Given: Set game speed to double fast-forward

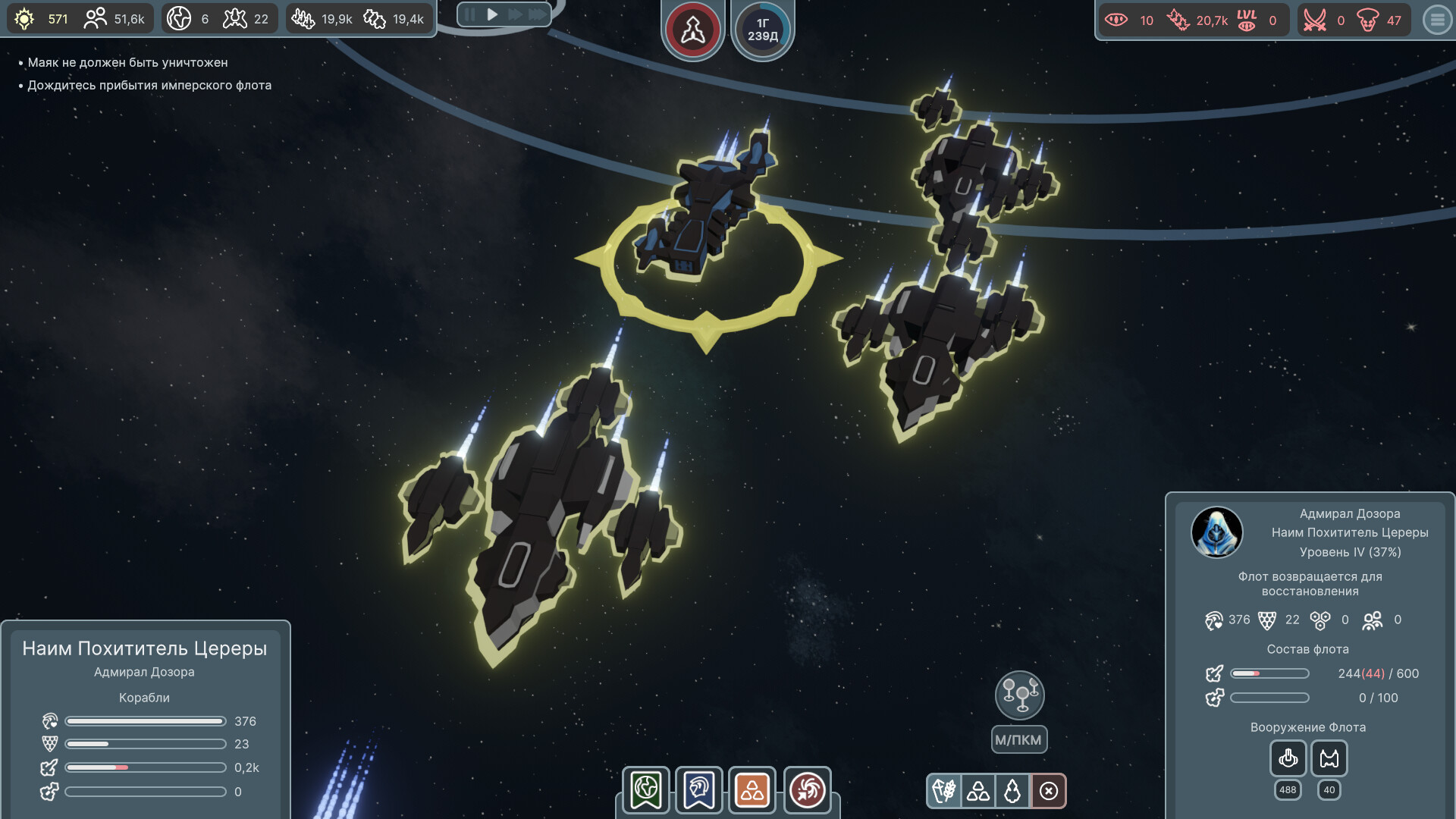Looking at the screenshot, I should tap(515, 14).
